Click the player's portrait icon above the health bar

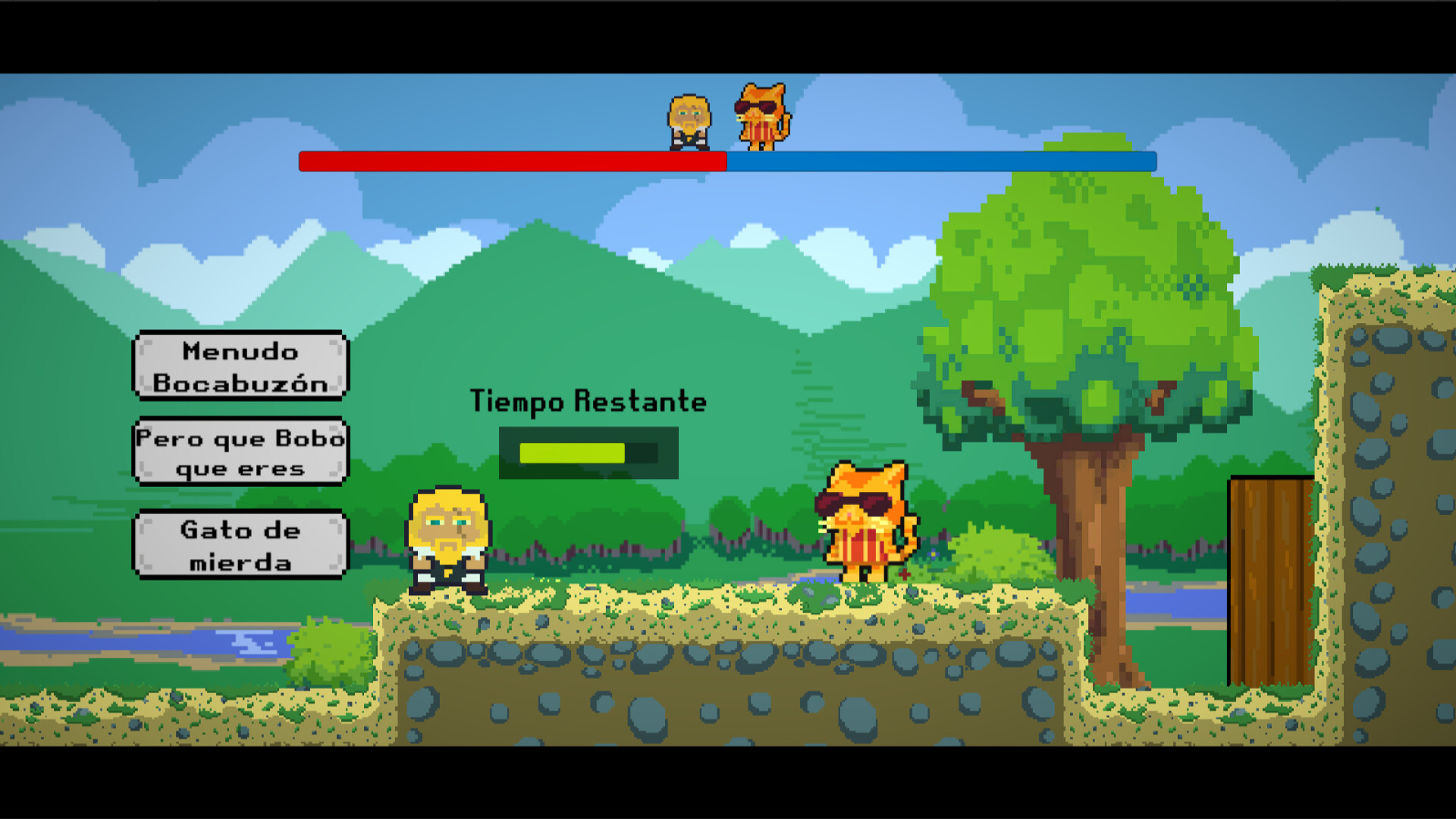pyautogui.click(x=689, y=118)
